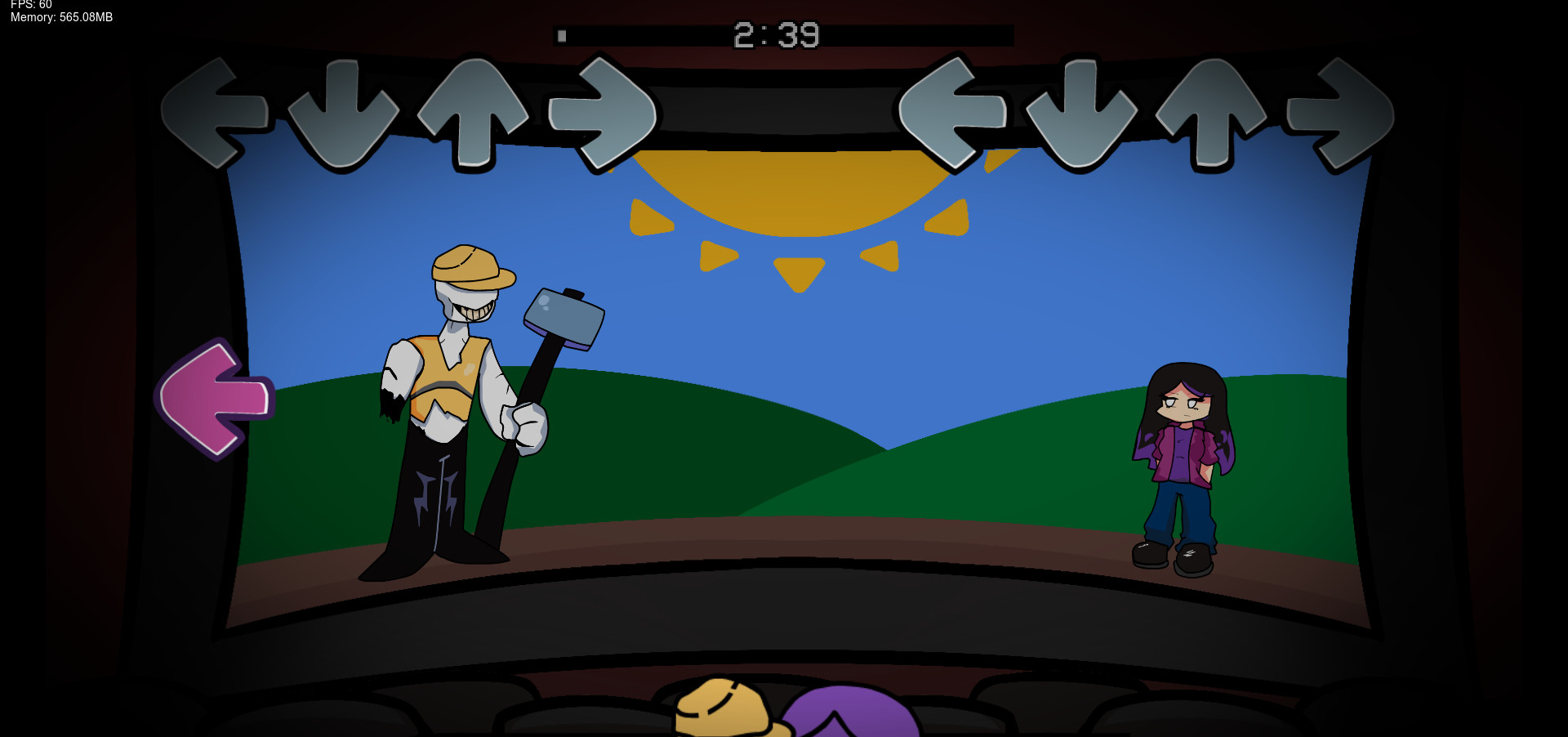Click the song progress bar
This screenshot has height=737, width=1568.
(784, 35)
